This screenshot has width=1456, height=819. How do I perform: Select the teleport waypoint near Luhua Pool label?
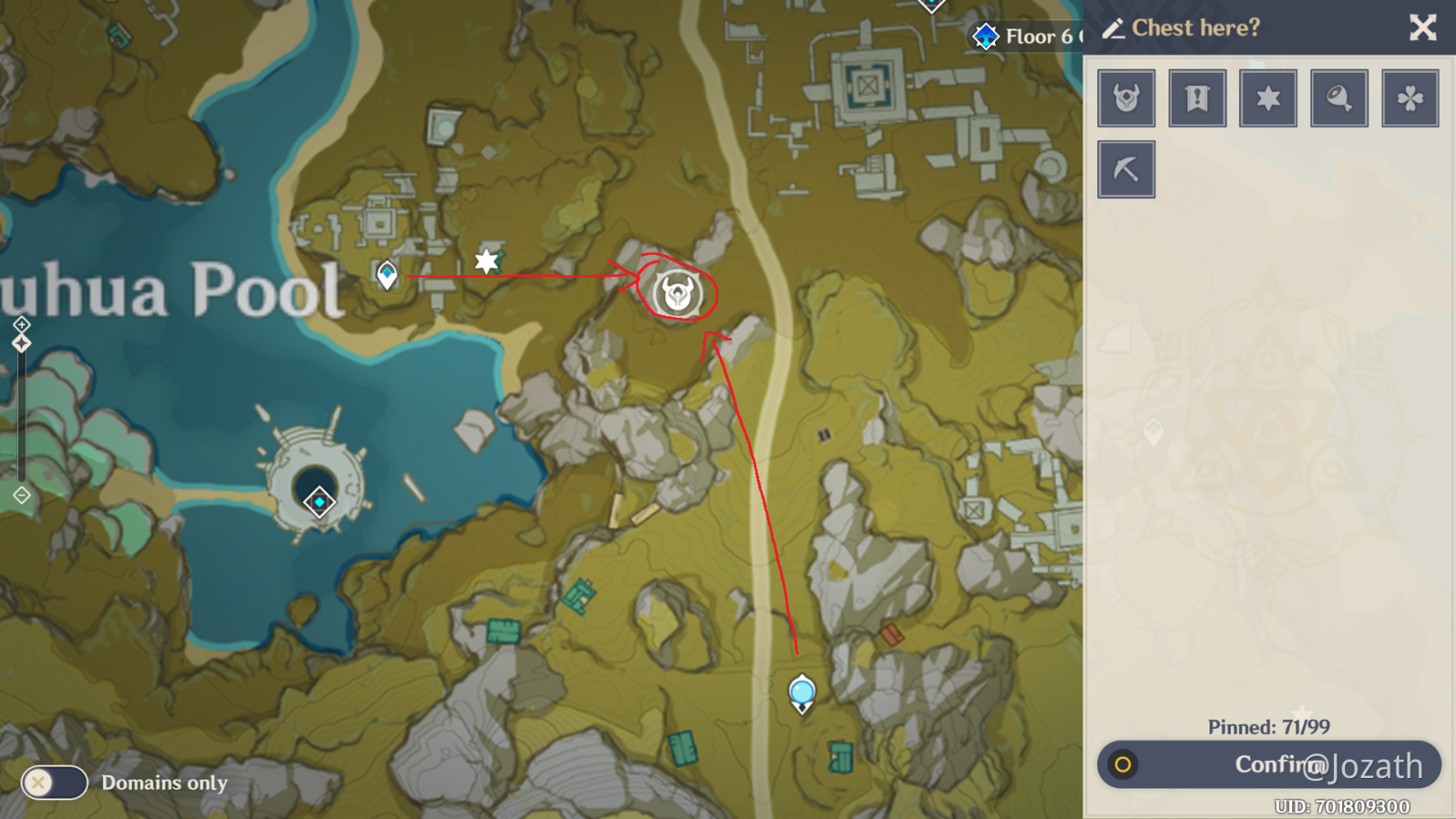[387, 274]
